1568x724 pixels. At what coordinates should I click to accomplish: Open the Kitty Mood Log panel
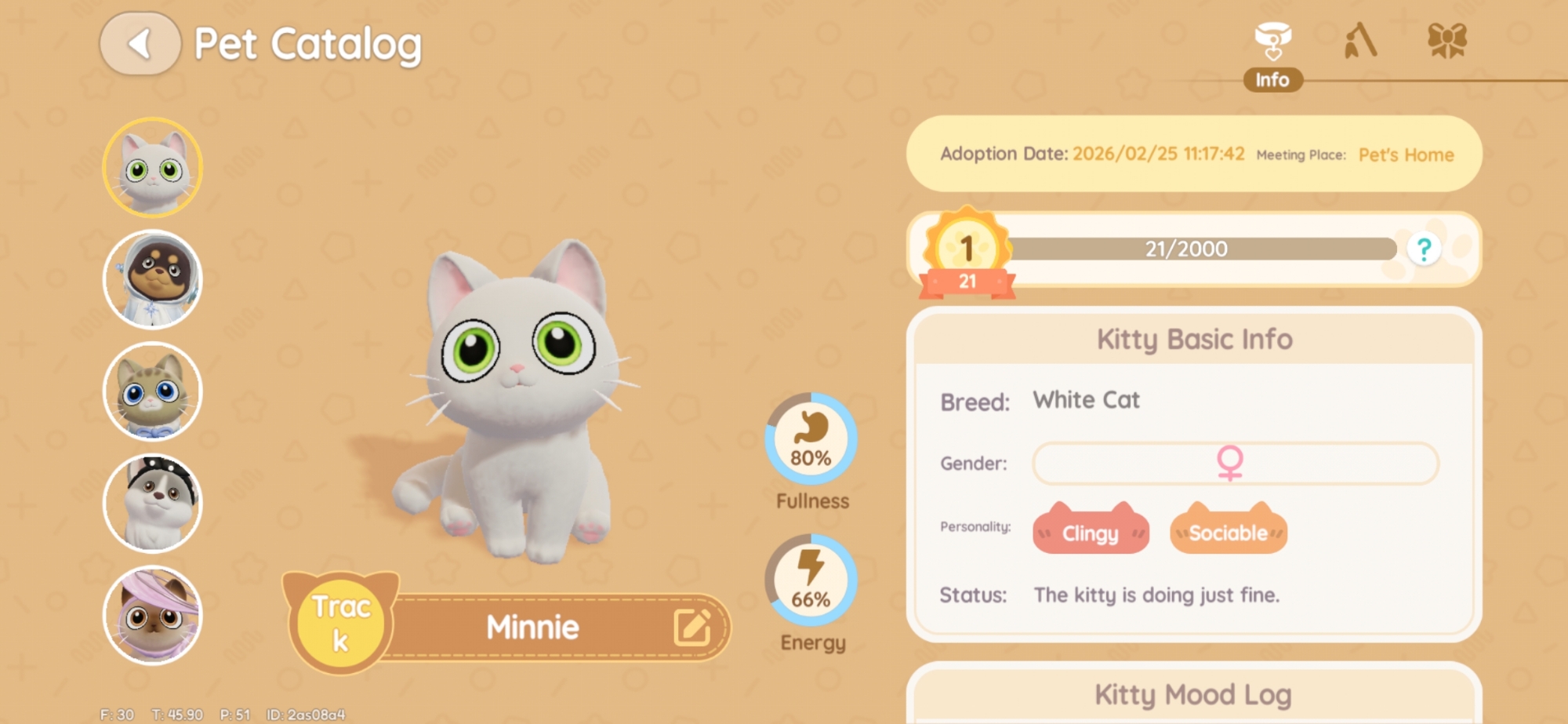(x=1193, y=694)
